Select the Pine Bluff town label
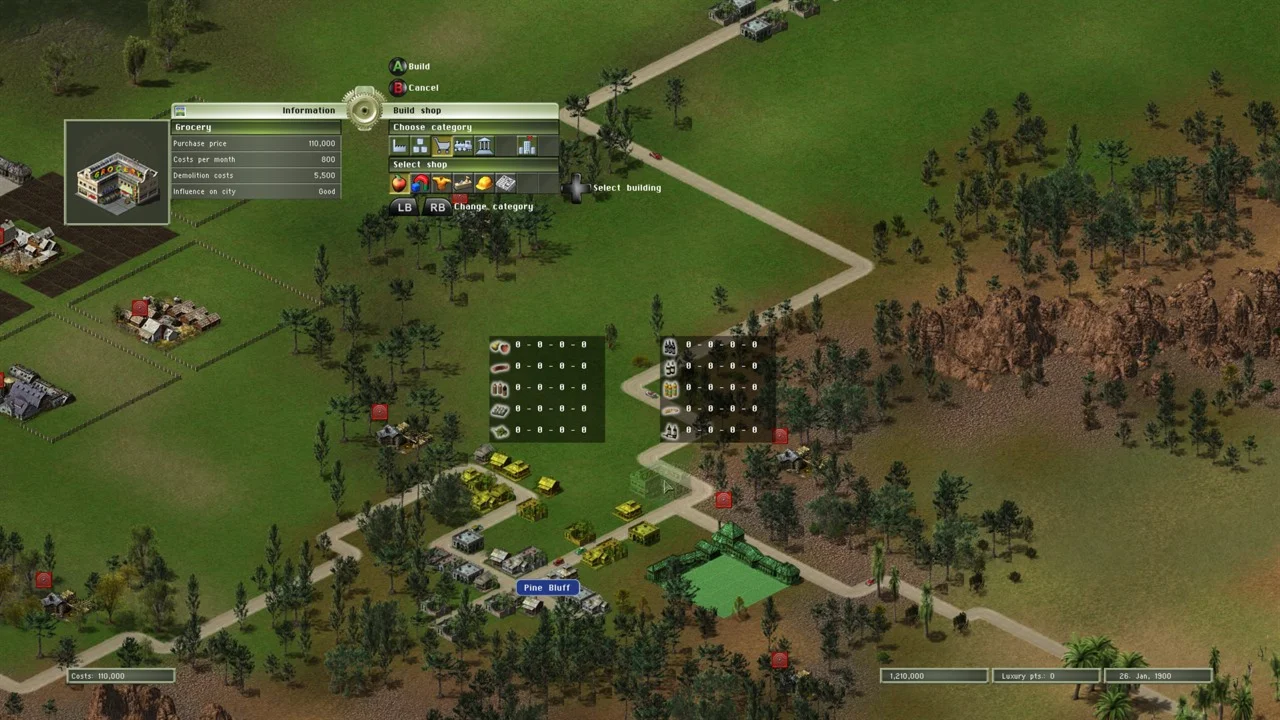The width and height of the screenshot is (1280, 720). 546,588
